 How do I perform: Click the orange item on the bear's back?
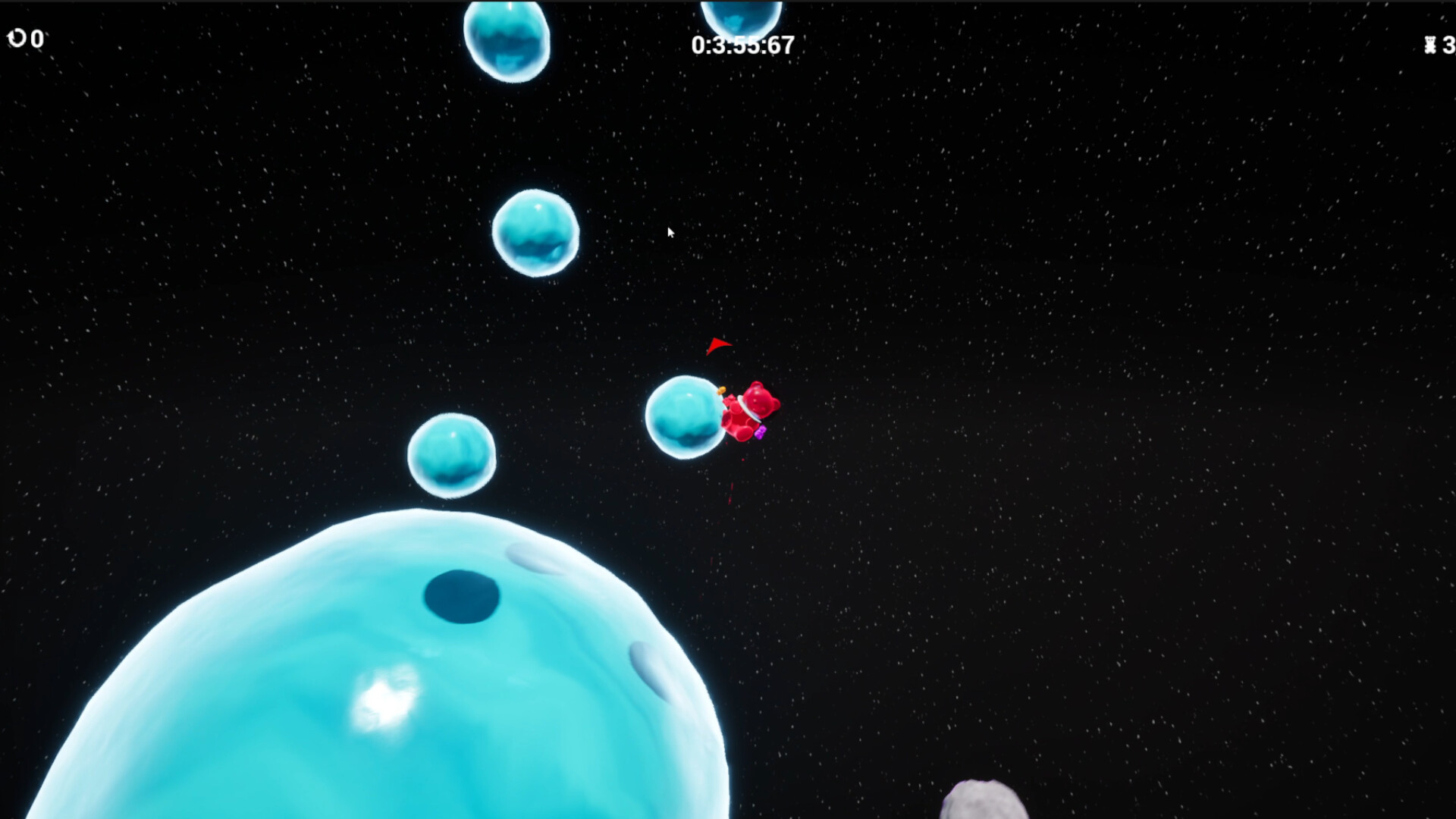pyautogui.click(x=721, y=390)
